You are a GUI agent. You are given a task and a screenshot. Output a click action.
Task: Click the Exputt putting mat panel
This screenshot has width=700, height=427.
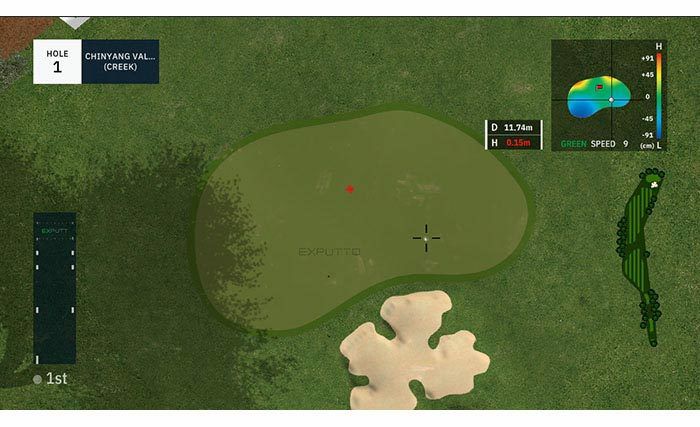pyautogui.click(x=55, y=288)
